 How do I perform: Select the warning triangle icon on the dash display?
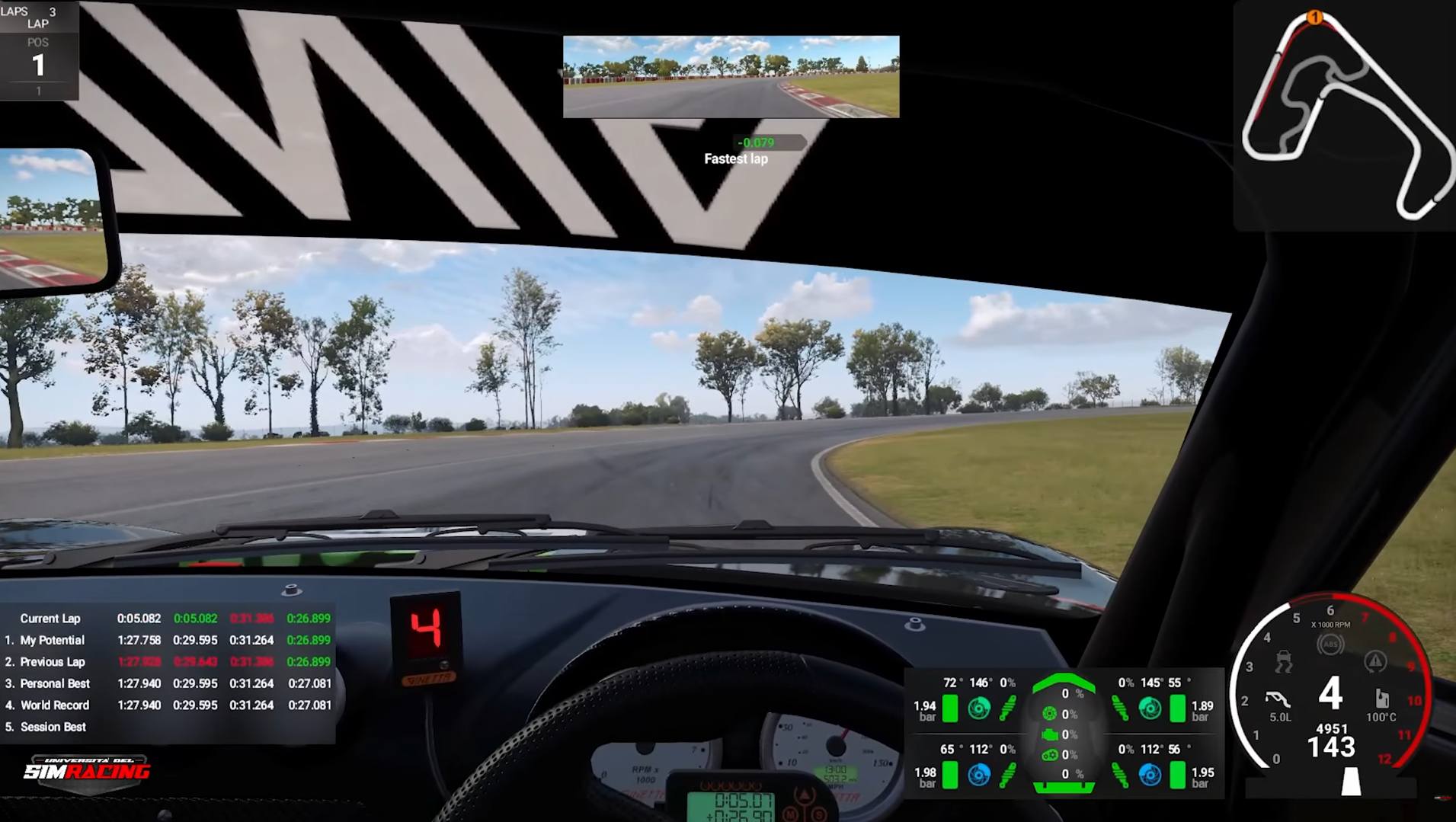click(x=1374, y=663)
